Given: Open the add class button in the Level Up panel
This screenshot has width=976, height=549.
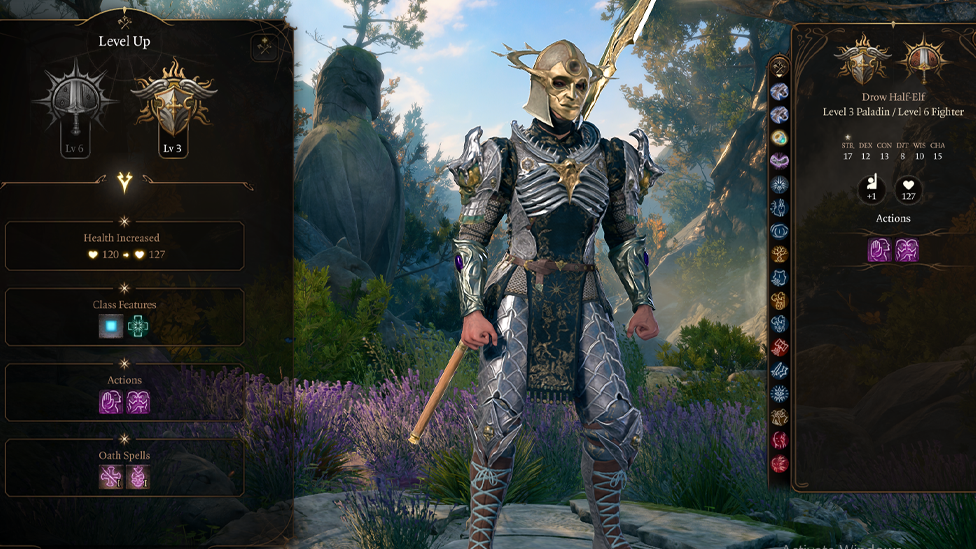Looking at the screenshot, I should click(x=265, y=46).
